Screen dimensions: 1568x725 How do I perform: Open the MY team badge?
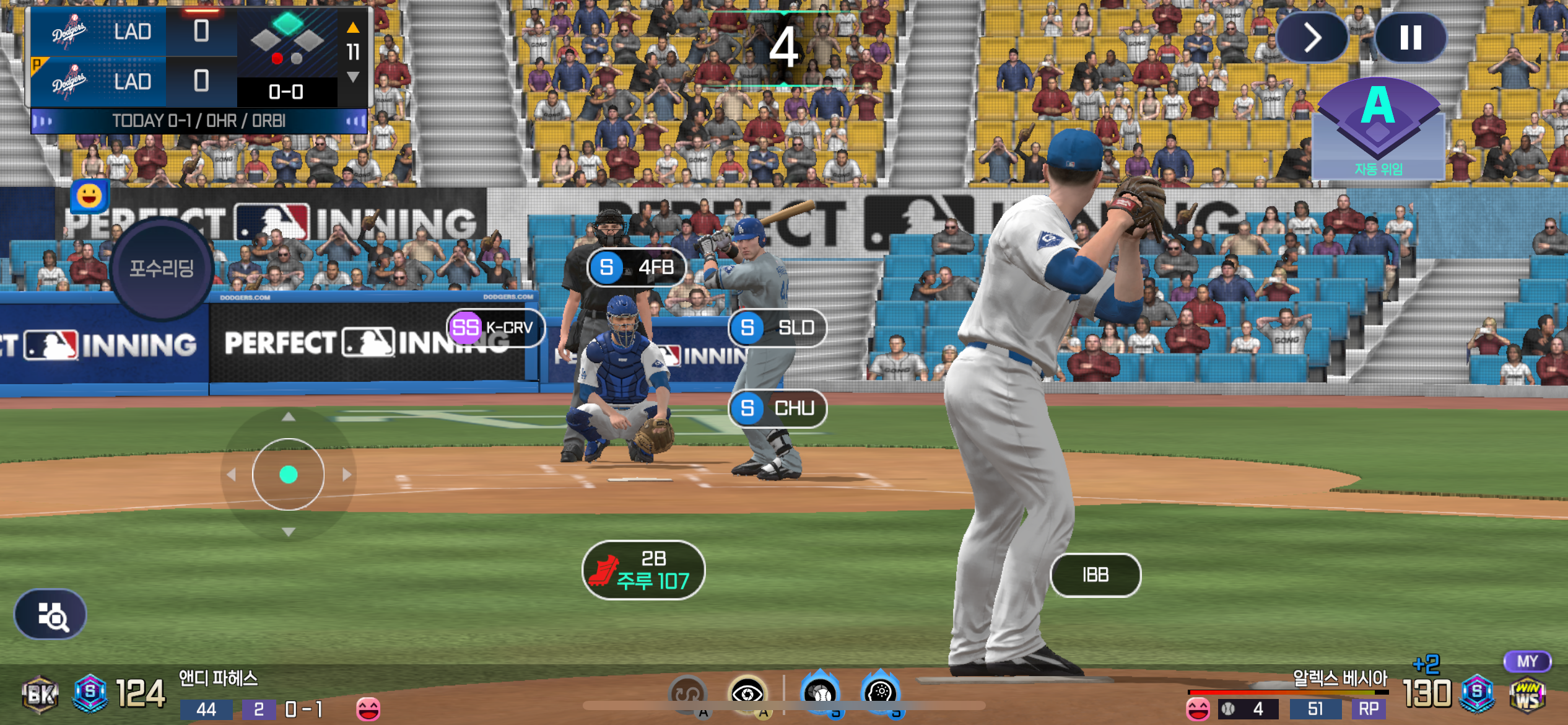point(1527,662)
